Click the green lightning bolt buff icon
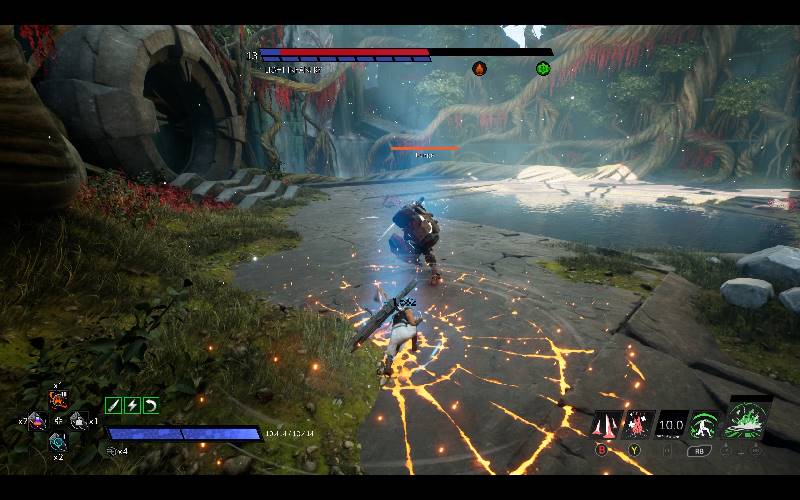Viewport: 800px width, 500px height. tap(132, 405)
